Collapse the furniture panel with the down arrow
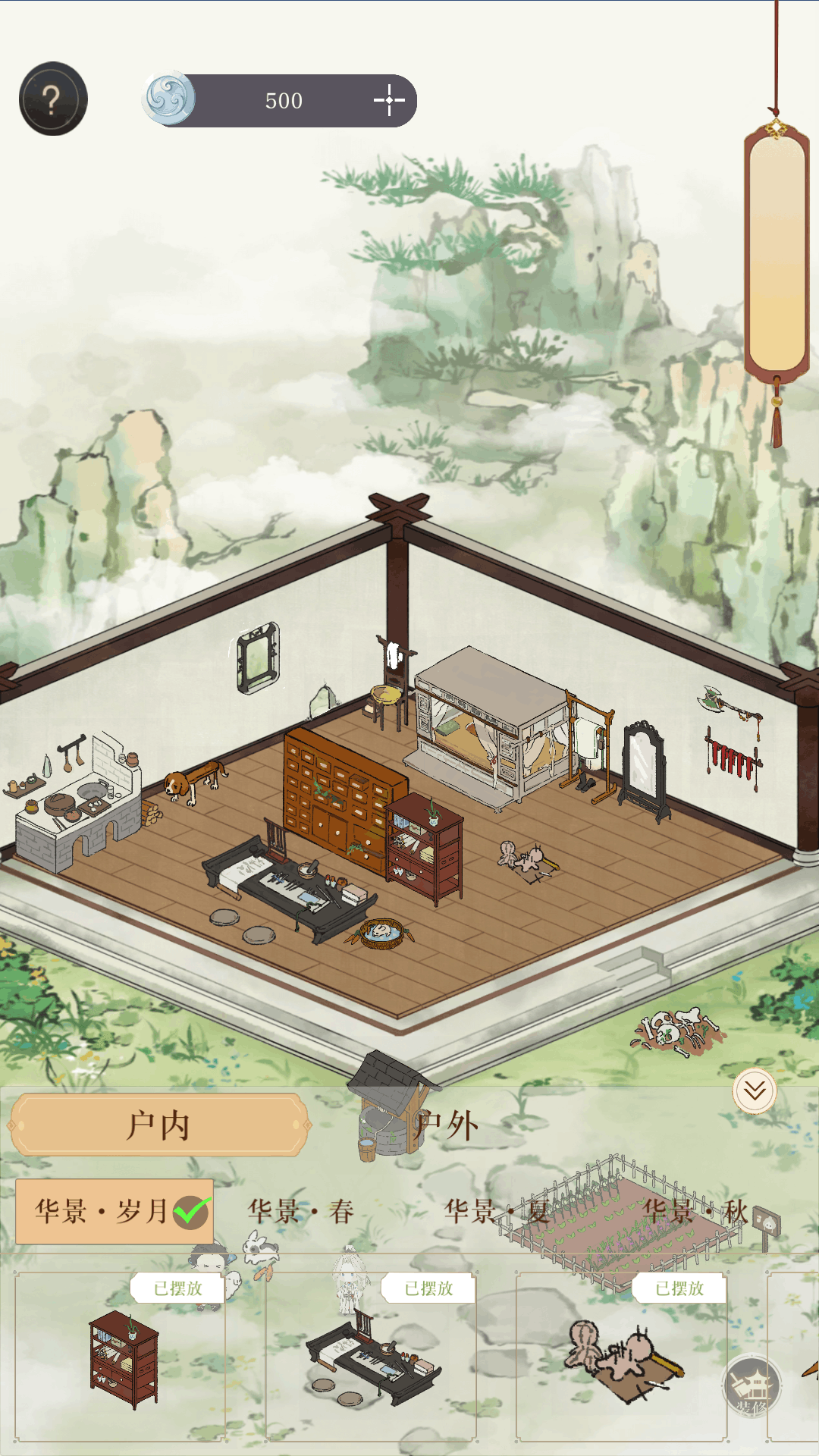The width and height of the screenshot is (819, 1456). 755,1091
